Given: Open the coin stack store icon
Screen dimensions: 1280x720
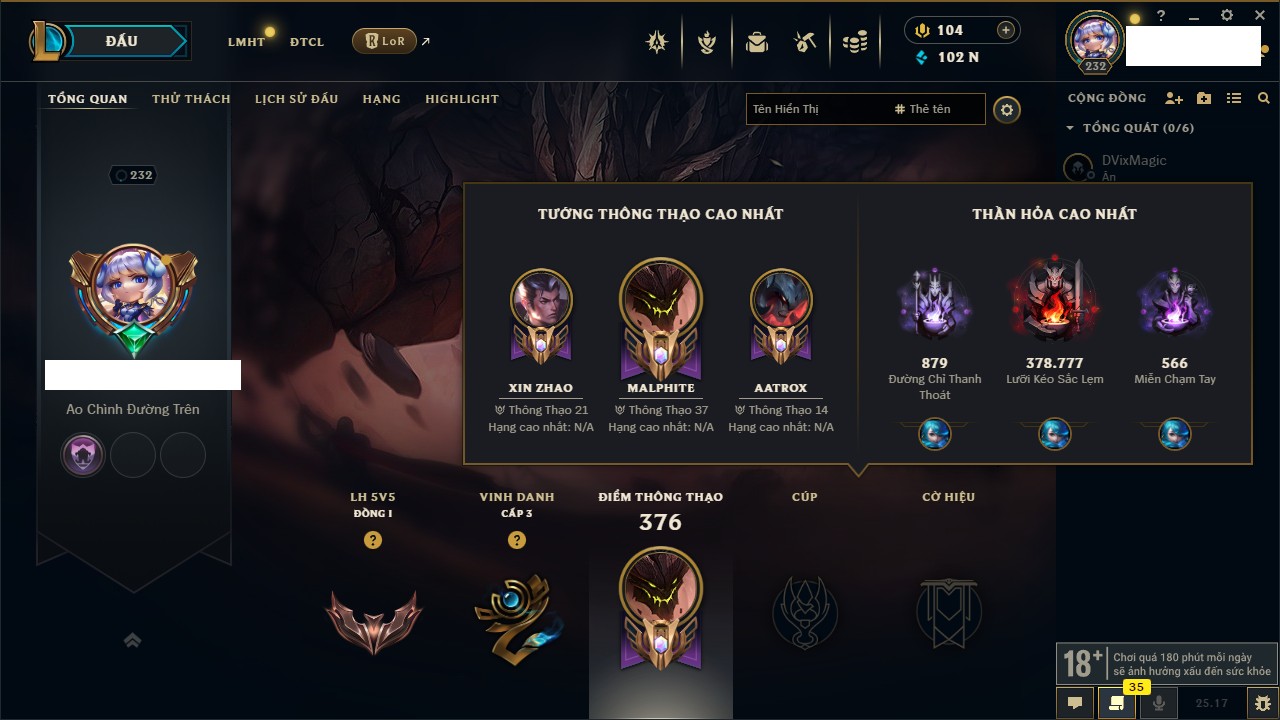Looking at the screenshot, I should tap(854, 42).
